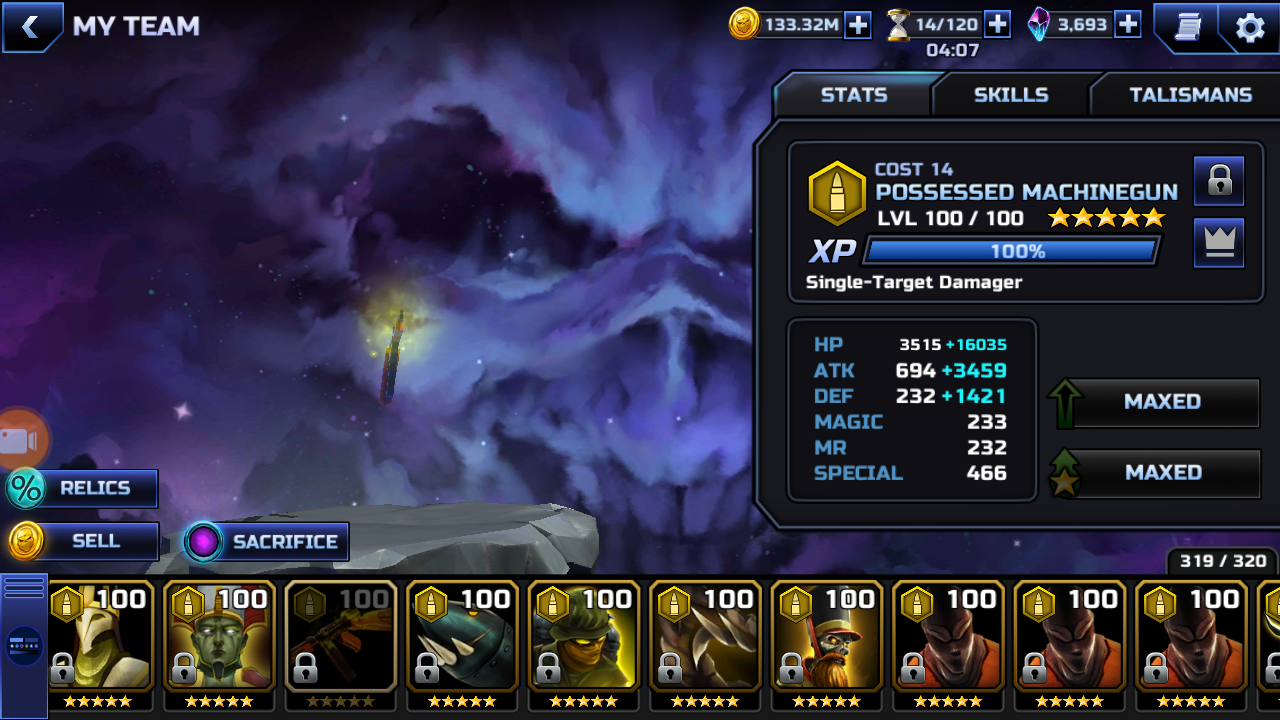
Task: Toggle the padlock on Possessed Machinegun
Action: (x=1219, y=181)
